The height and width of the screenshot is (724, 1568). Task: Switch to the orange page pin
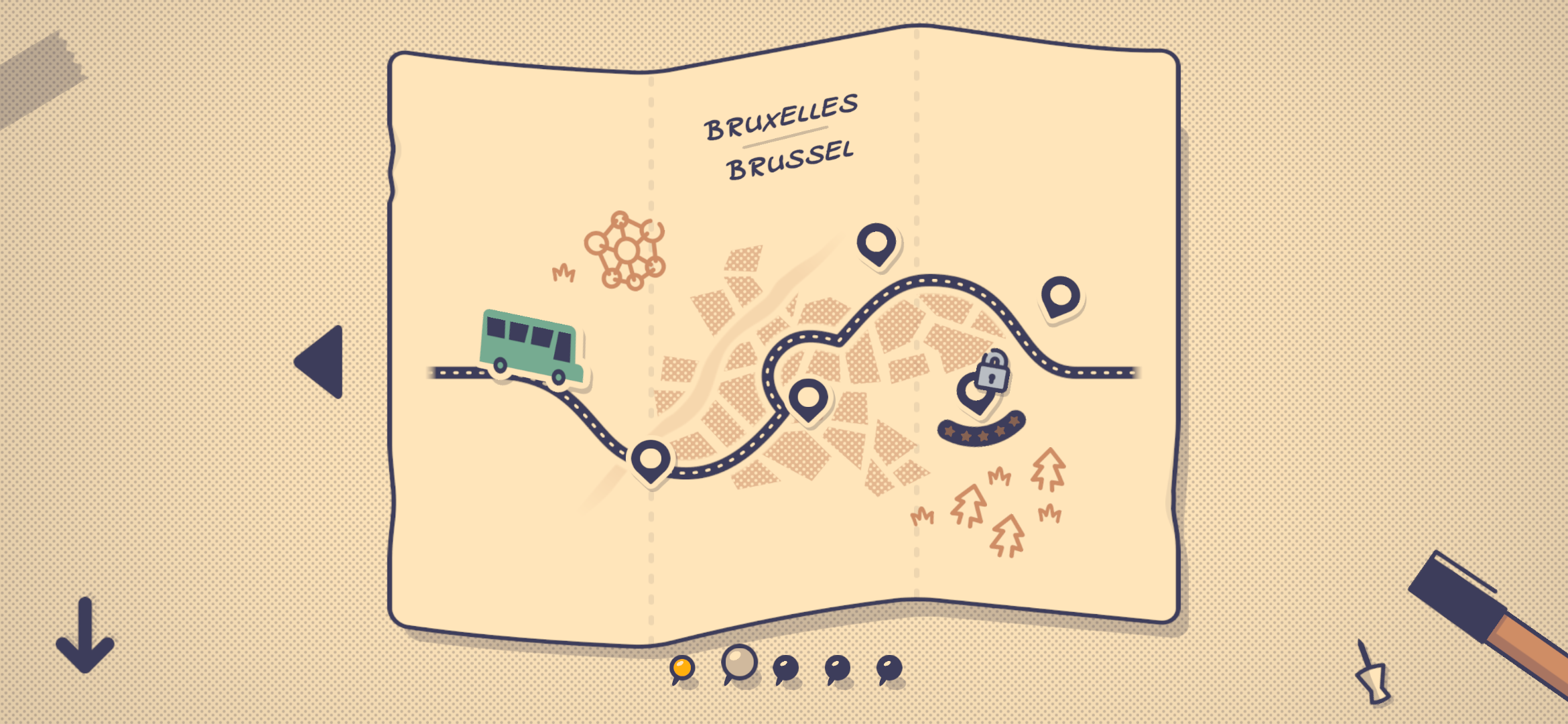click(x=682, y=668)
